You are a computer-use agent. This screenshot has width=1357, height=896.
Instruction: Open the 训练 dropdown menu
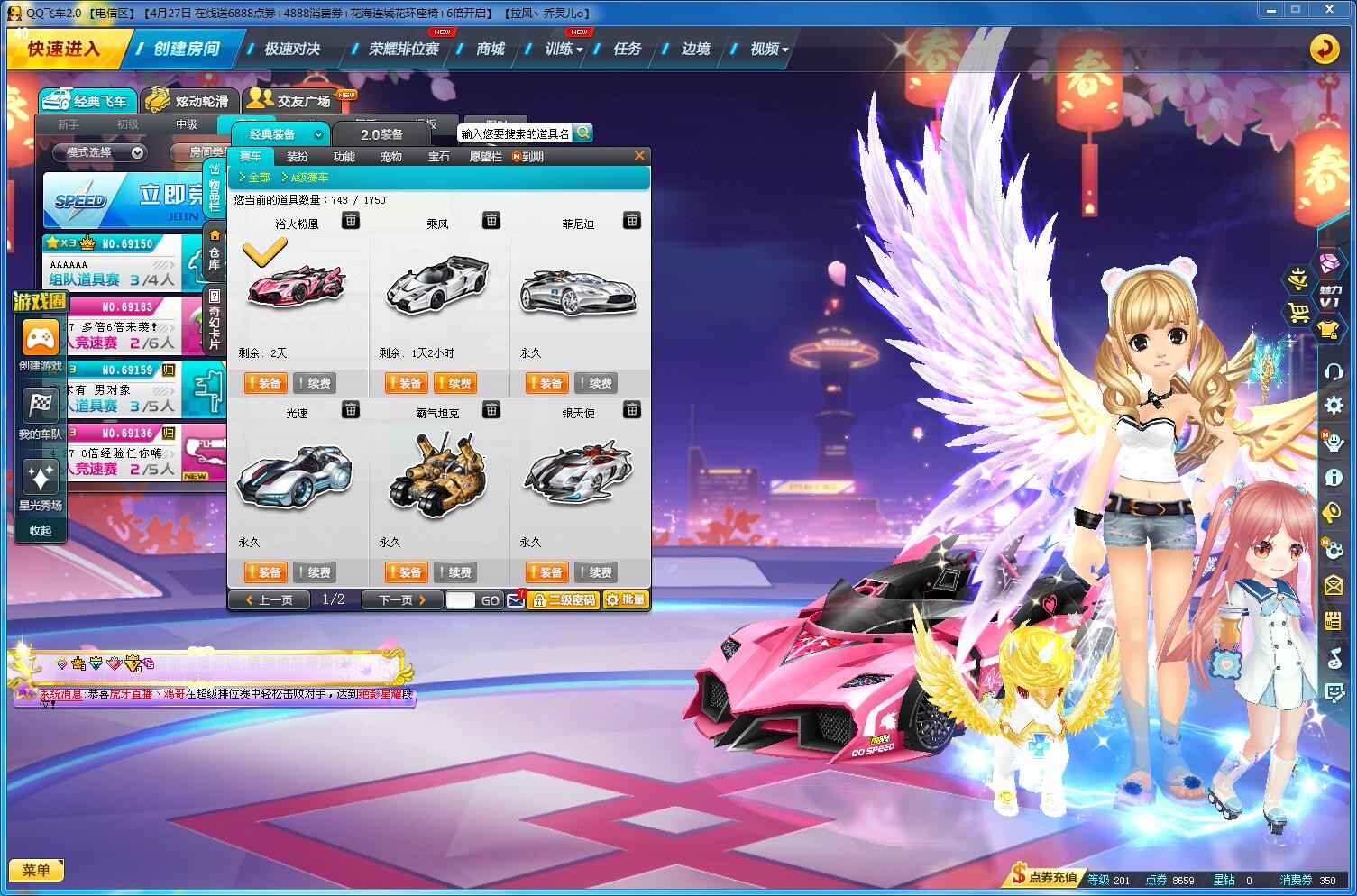pyautogui.click(x=560, y=50)
